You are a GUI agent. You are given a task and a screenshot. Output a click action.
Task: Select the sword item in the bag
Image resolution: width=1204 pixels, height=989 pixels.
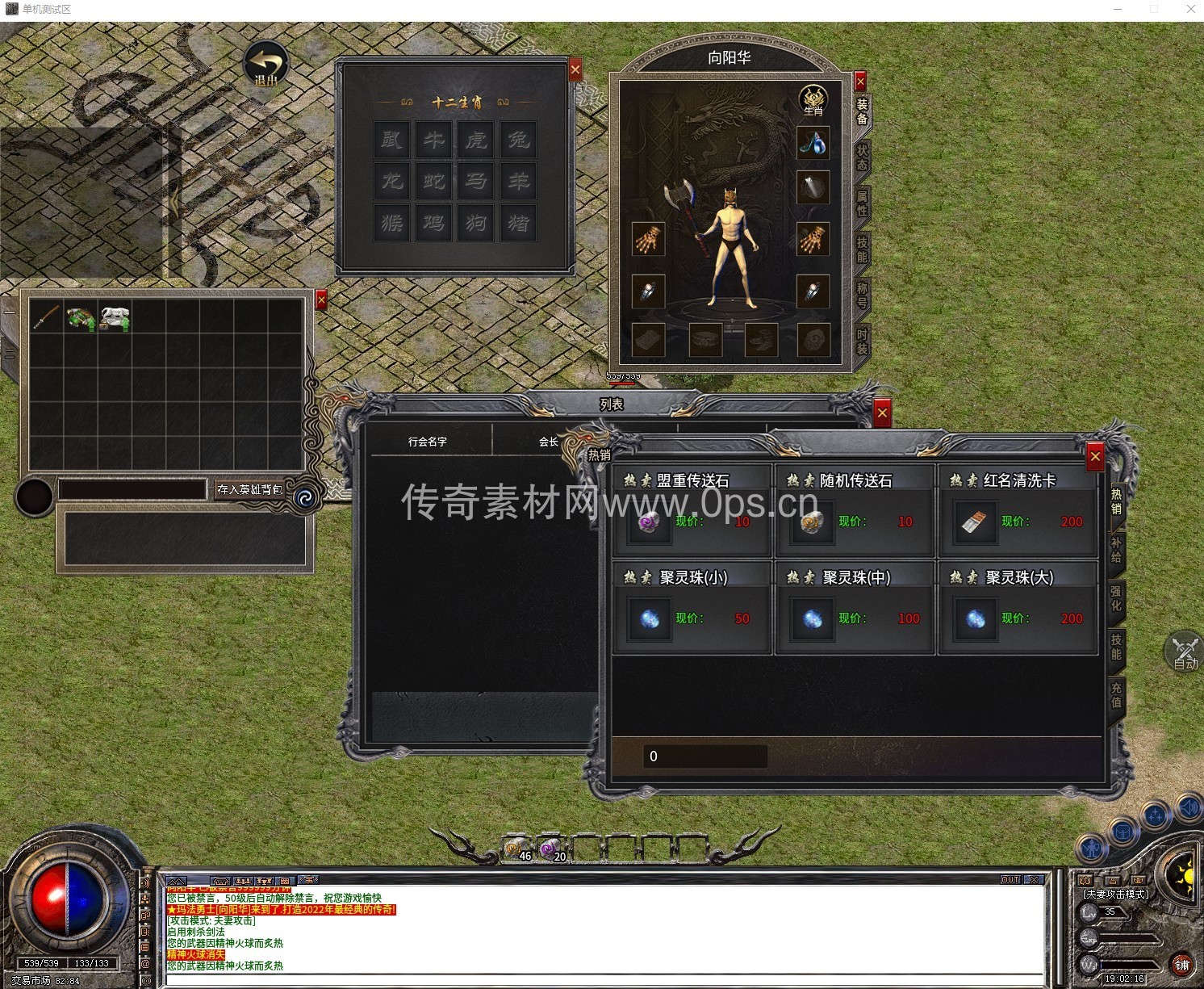tap(46, 317)
